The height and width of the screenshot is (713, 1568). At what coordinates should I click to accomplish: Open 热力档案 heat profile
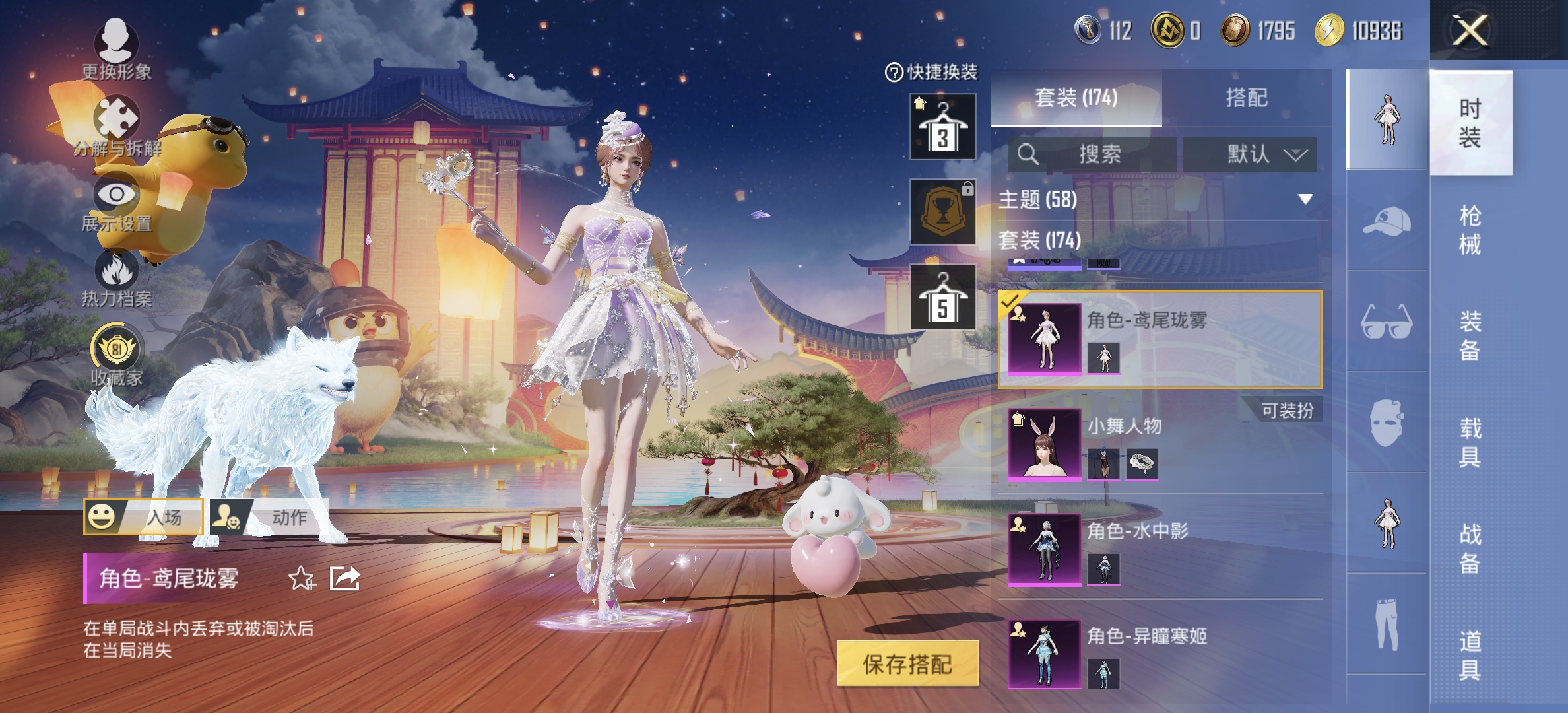(x=116, y=277)
